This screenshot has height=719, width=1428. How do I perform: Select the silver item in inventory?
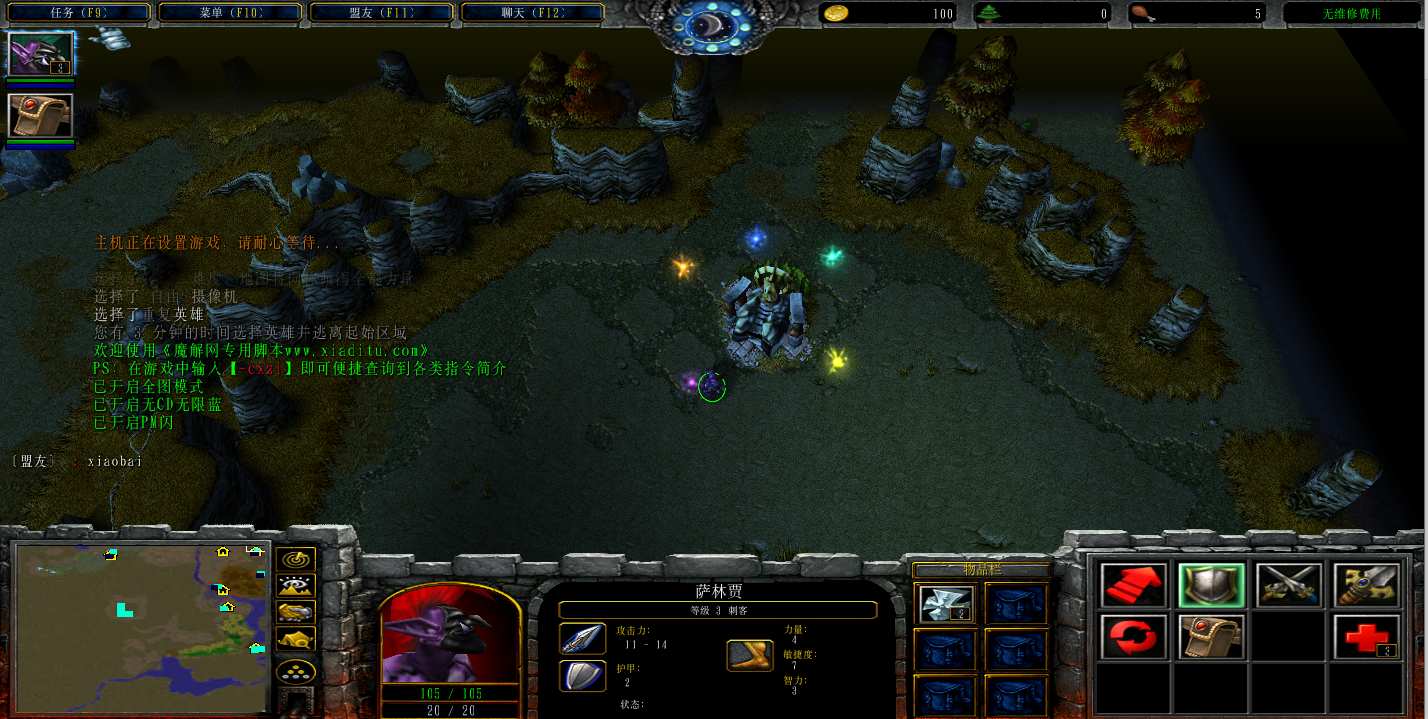click(x=945, y=602)
